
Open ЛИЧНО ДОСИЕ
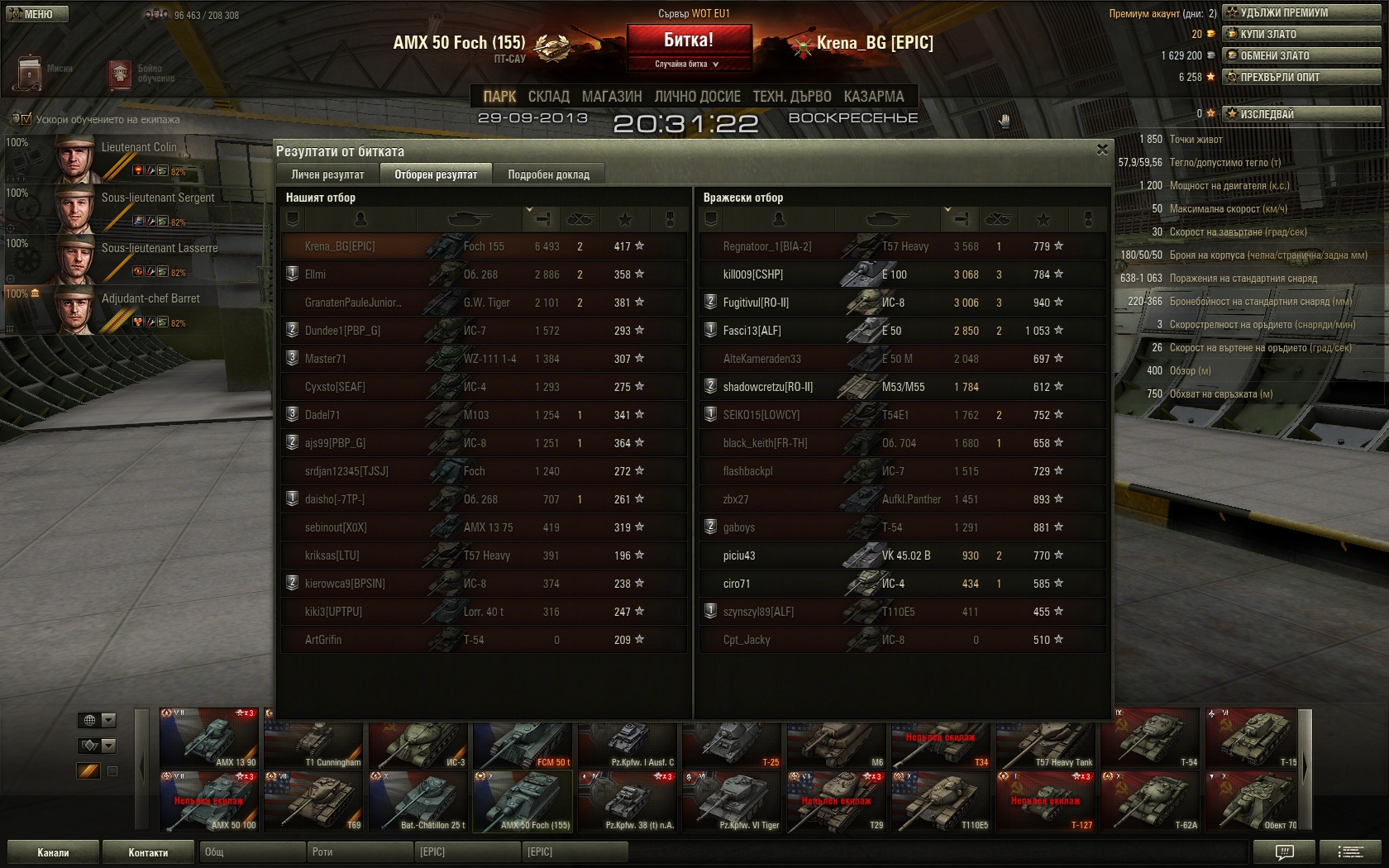coord(697,97)
